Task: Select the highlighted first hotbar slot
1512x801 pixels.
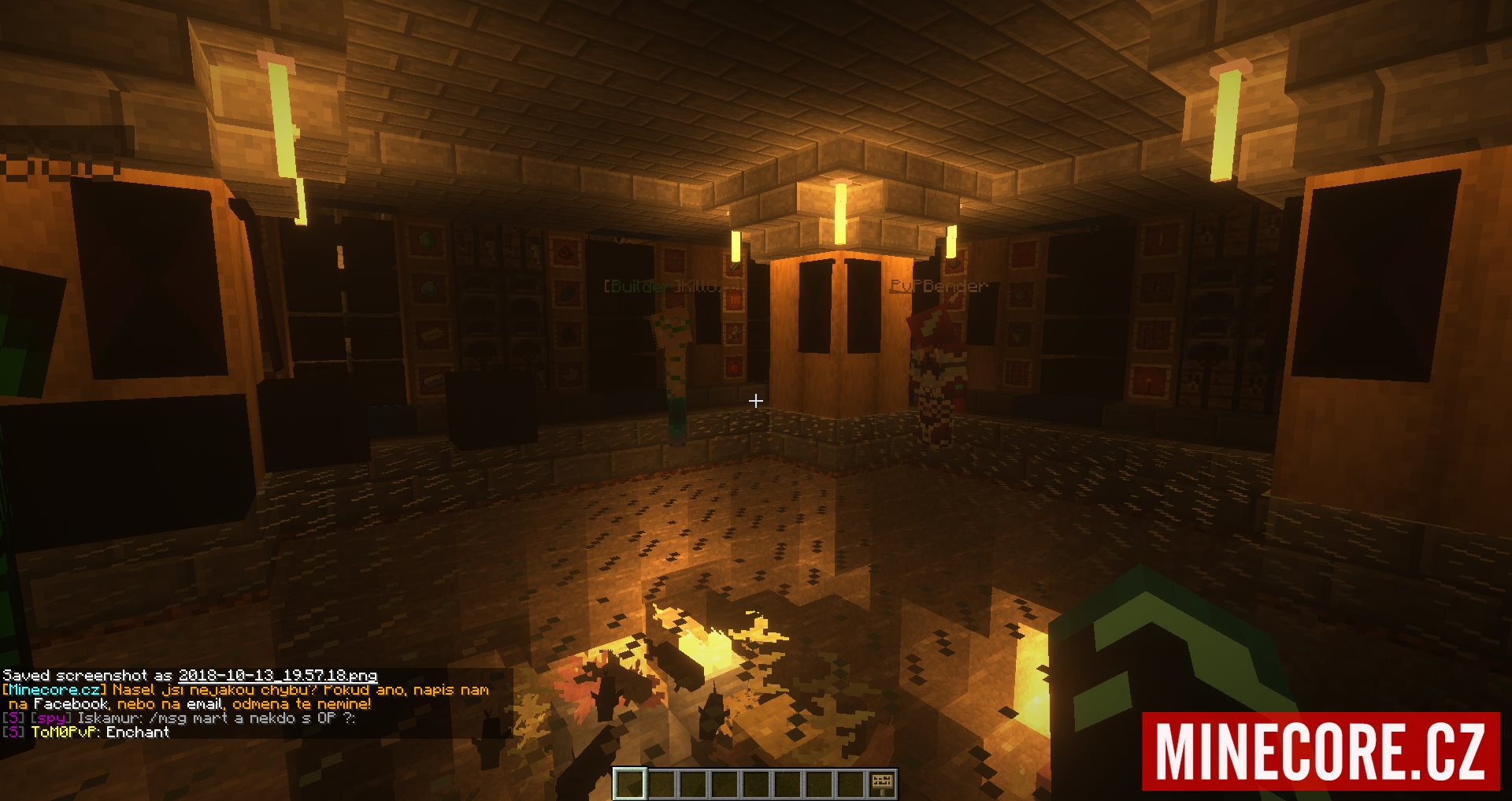Action: pyautogui.click(x=630, y=784)
